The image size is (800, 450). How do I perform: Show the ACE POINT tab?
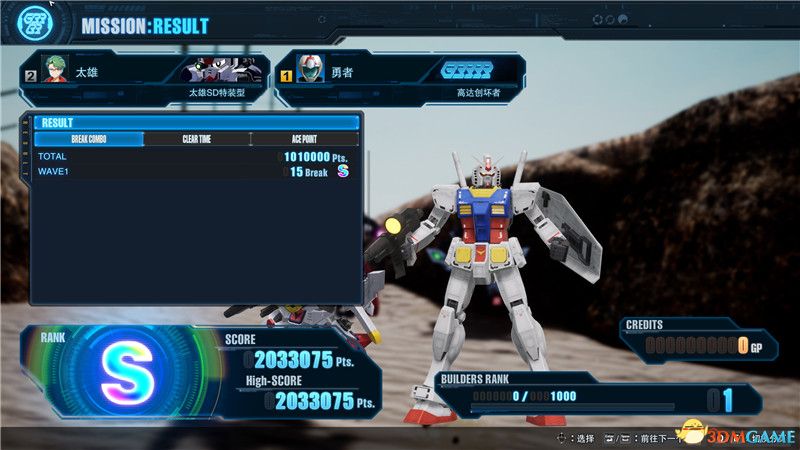303,139
